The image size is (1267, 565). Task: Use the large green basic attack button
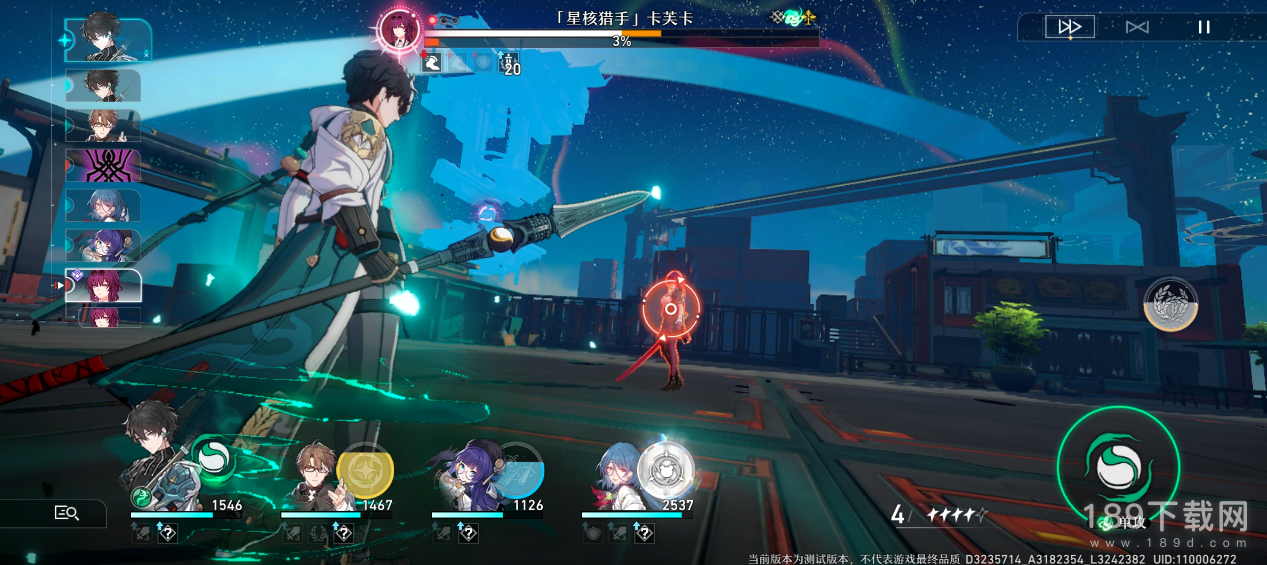coord(1117,464)
